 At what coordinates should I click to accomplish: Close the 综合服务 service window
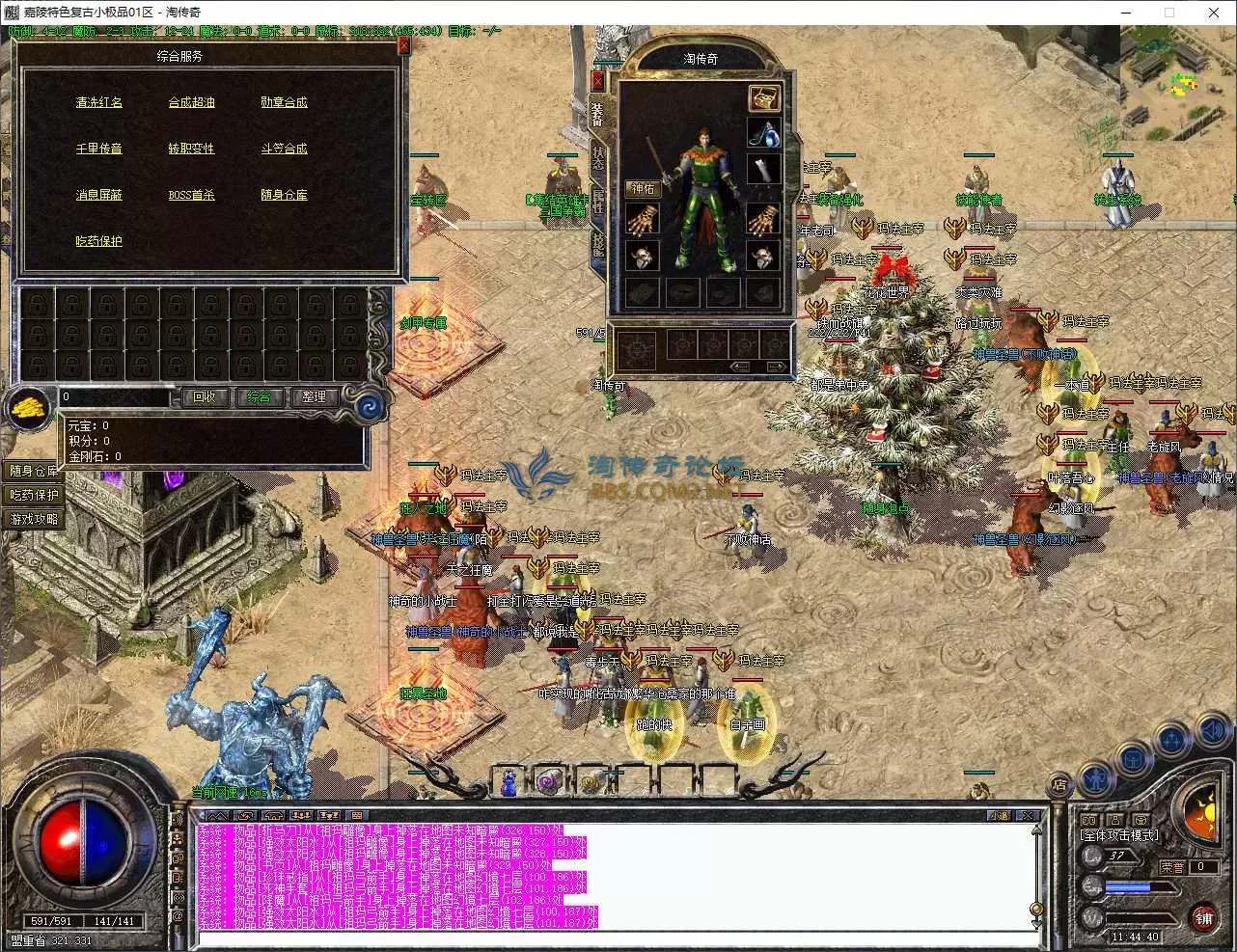(x=403, y=45)
